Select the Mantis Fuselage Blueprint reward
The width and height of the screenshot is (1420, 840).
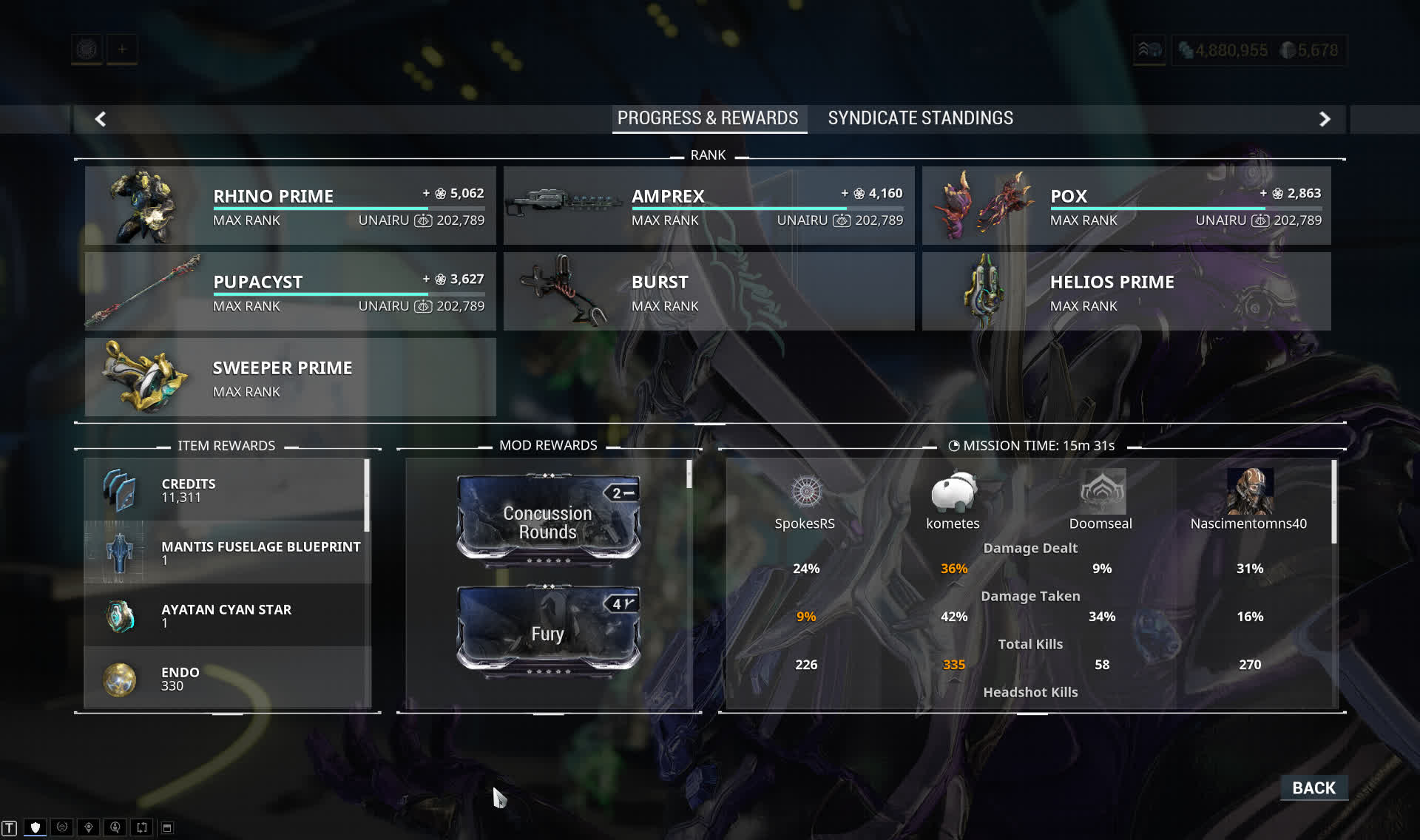pos(227,552)
